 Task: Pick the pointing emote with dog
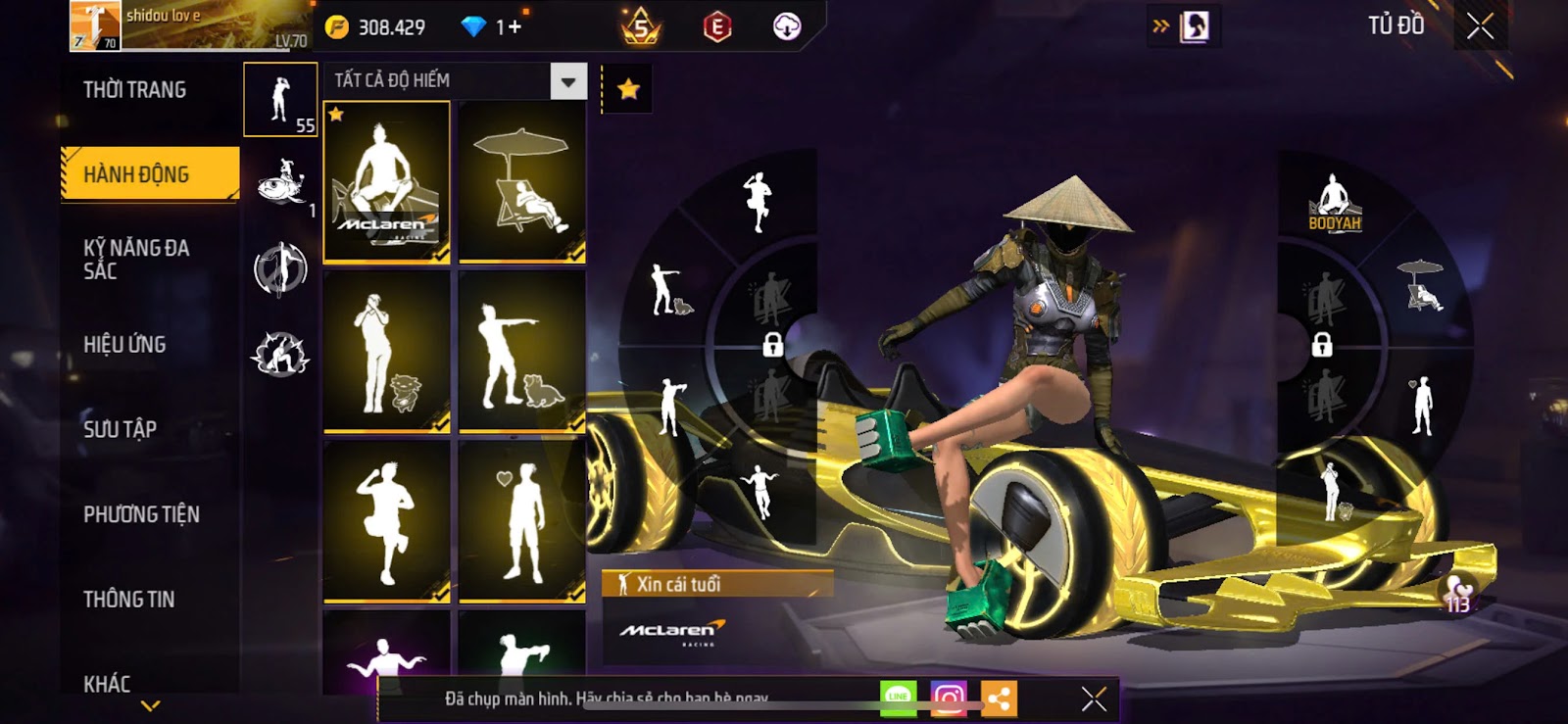point(521,353)
